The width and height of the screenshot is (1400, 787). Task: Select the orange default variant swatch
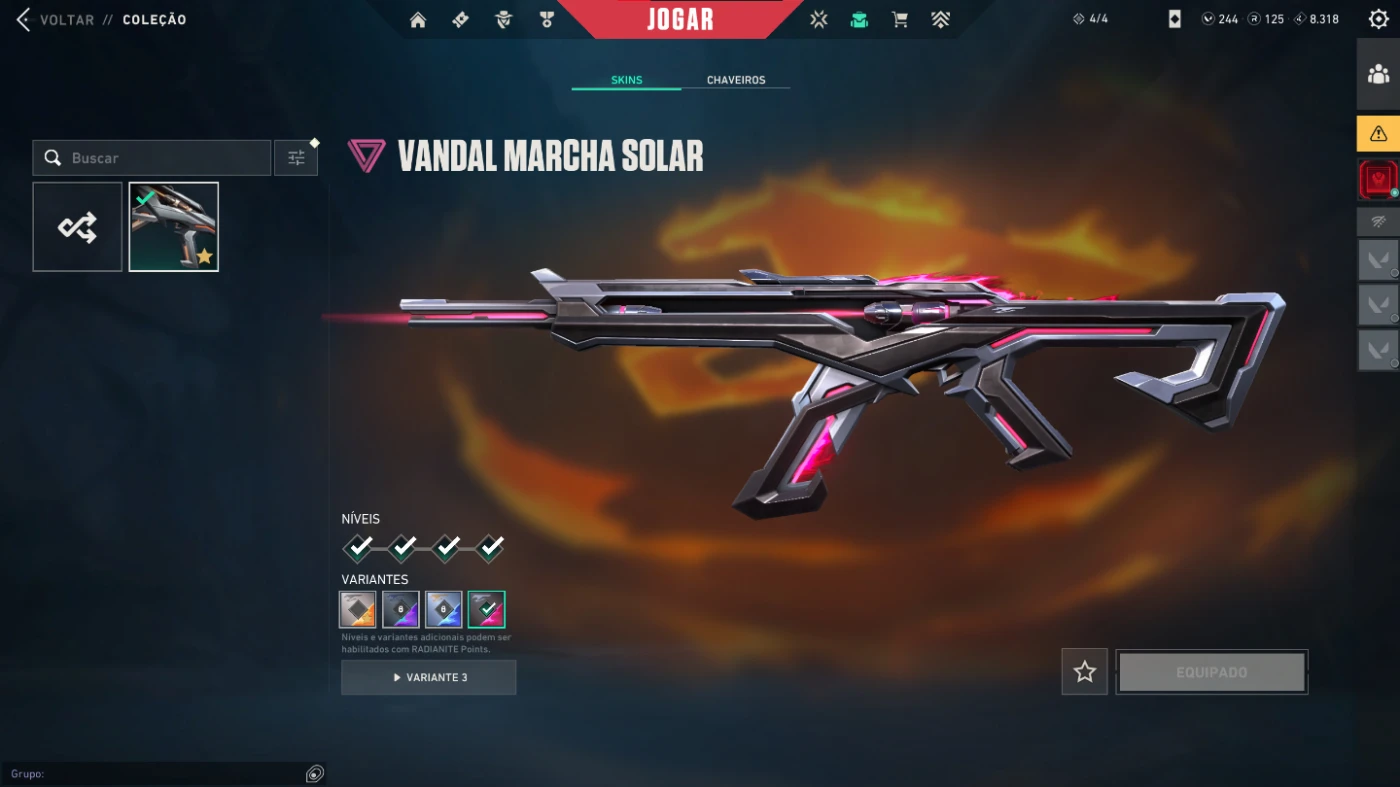pyautogui.click(x=358, y=609)
